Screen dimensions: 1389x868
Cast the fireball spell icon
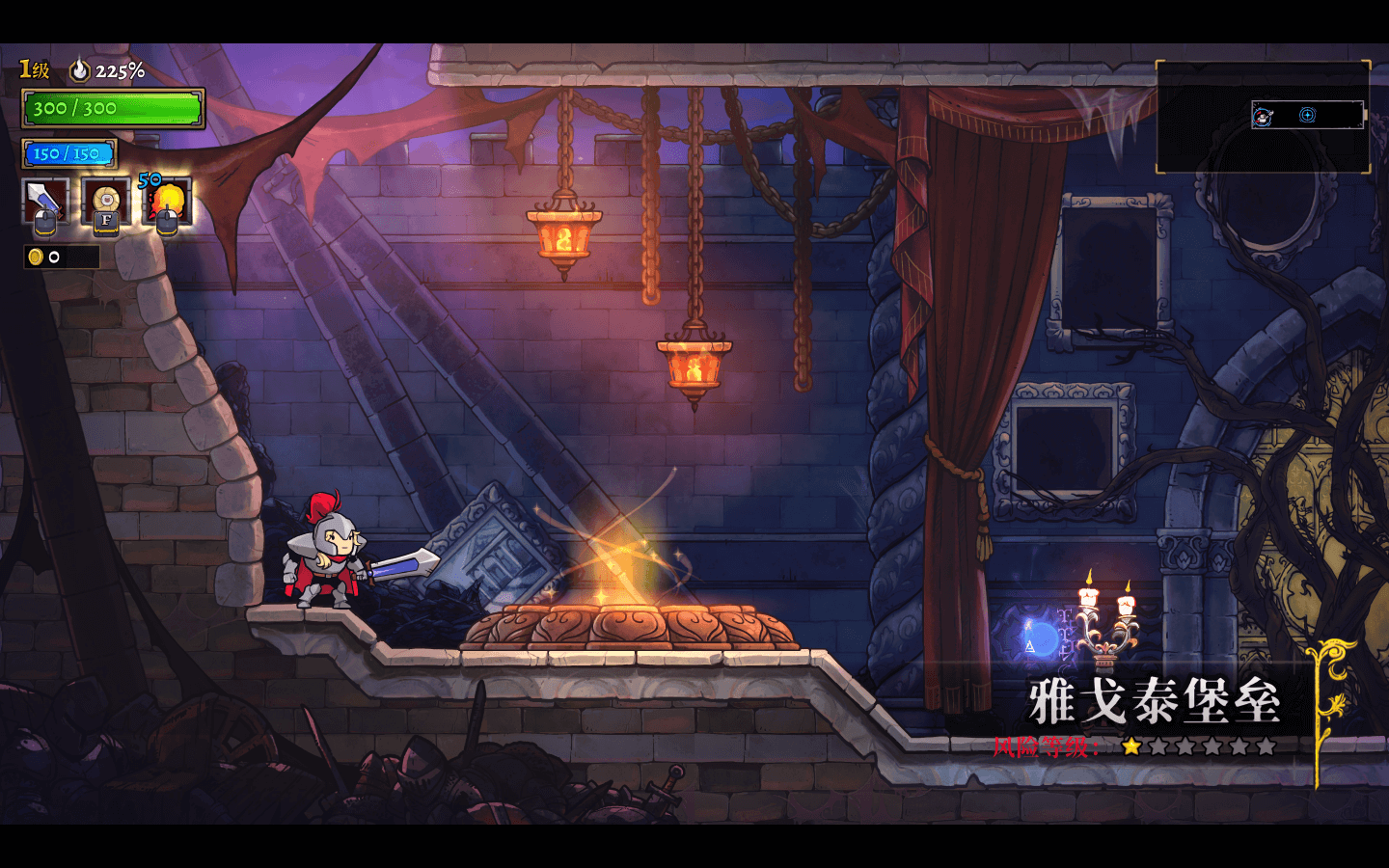[x=168, y=202]
